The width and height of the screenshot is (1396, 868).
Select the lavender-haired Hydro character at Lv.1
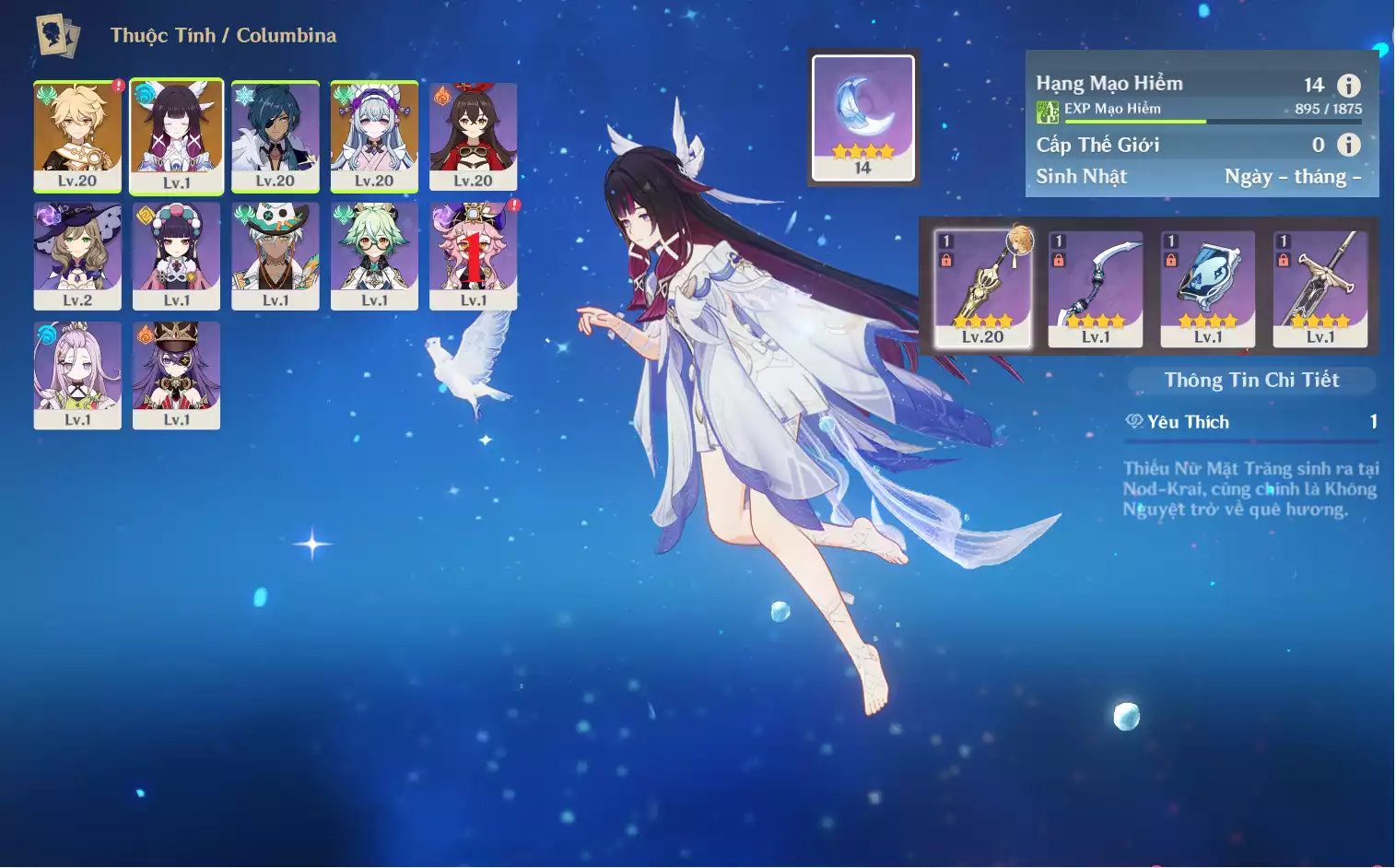(x=77, y=374)
